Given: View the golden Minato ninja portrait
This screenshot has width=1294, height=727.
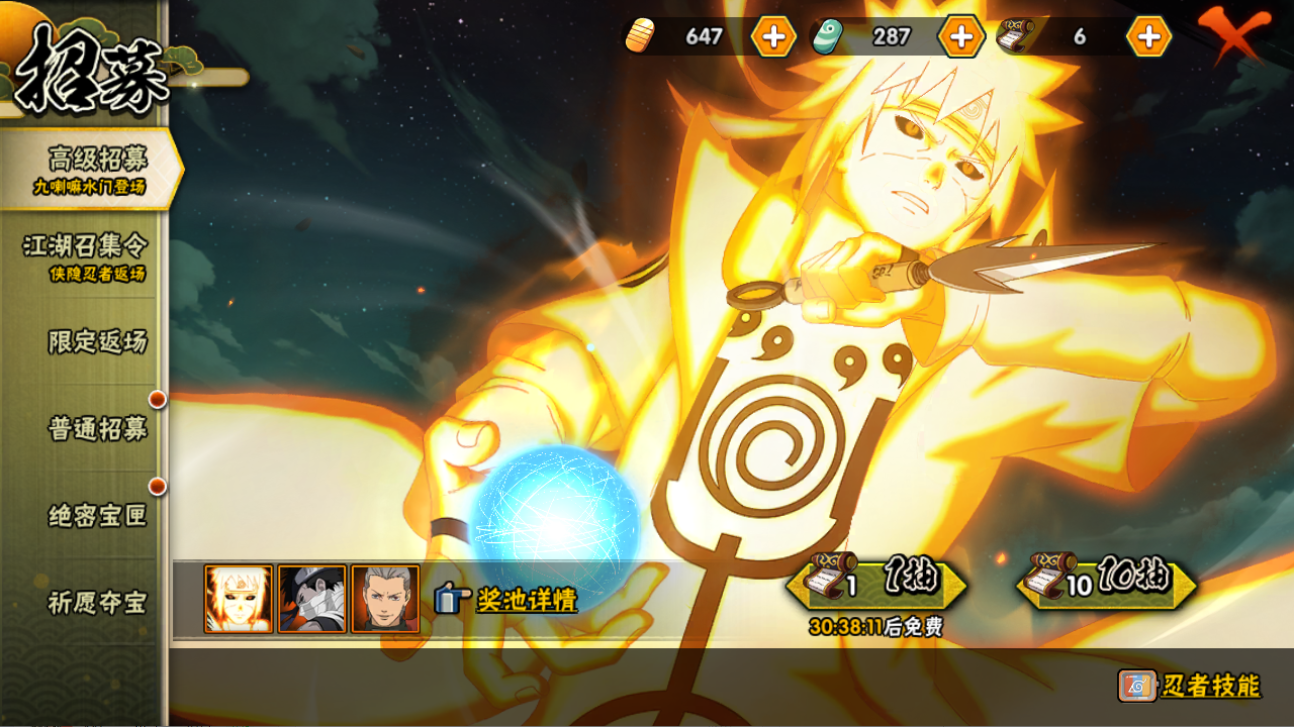Looking at the screenshot, I should [x=238, y=599].
